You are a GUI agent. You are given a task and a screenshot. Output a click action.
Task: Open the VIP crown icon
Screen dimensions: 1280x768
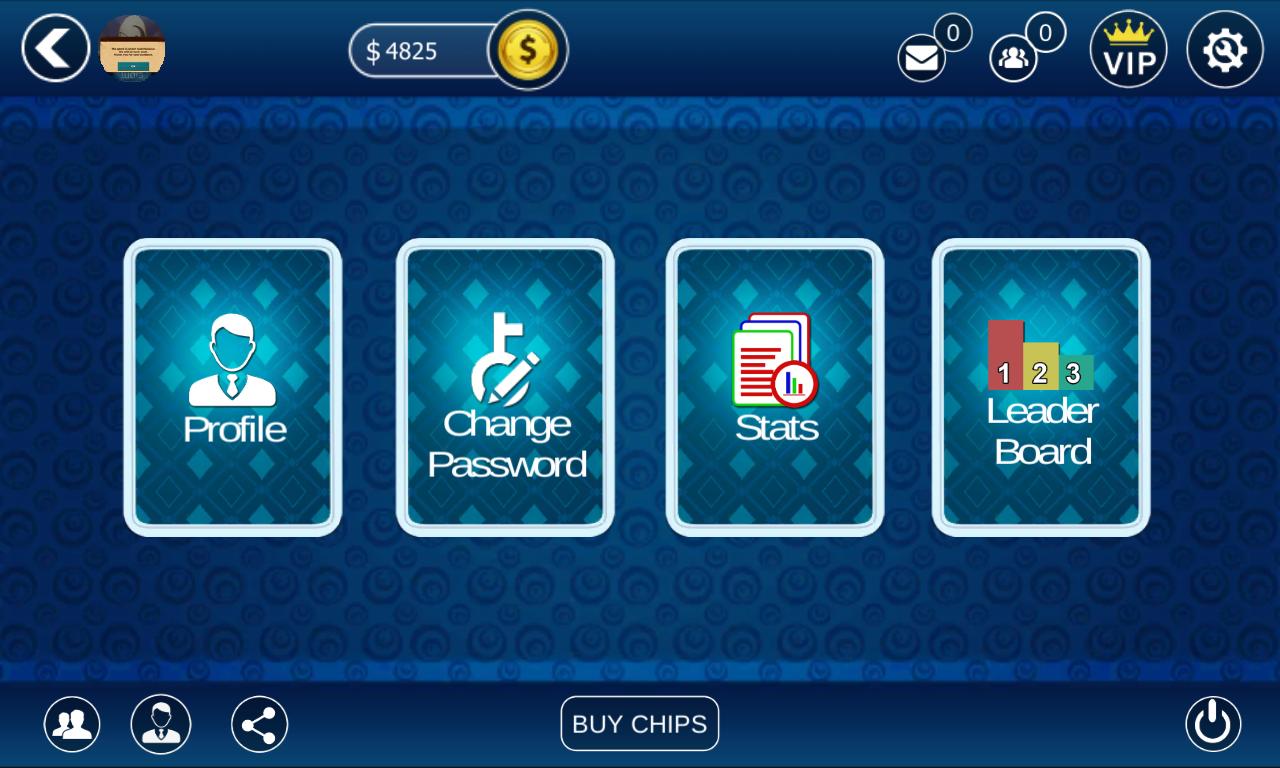[x=1128, y=48]
